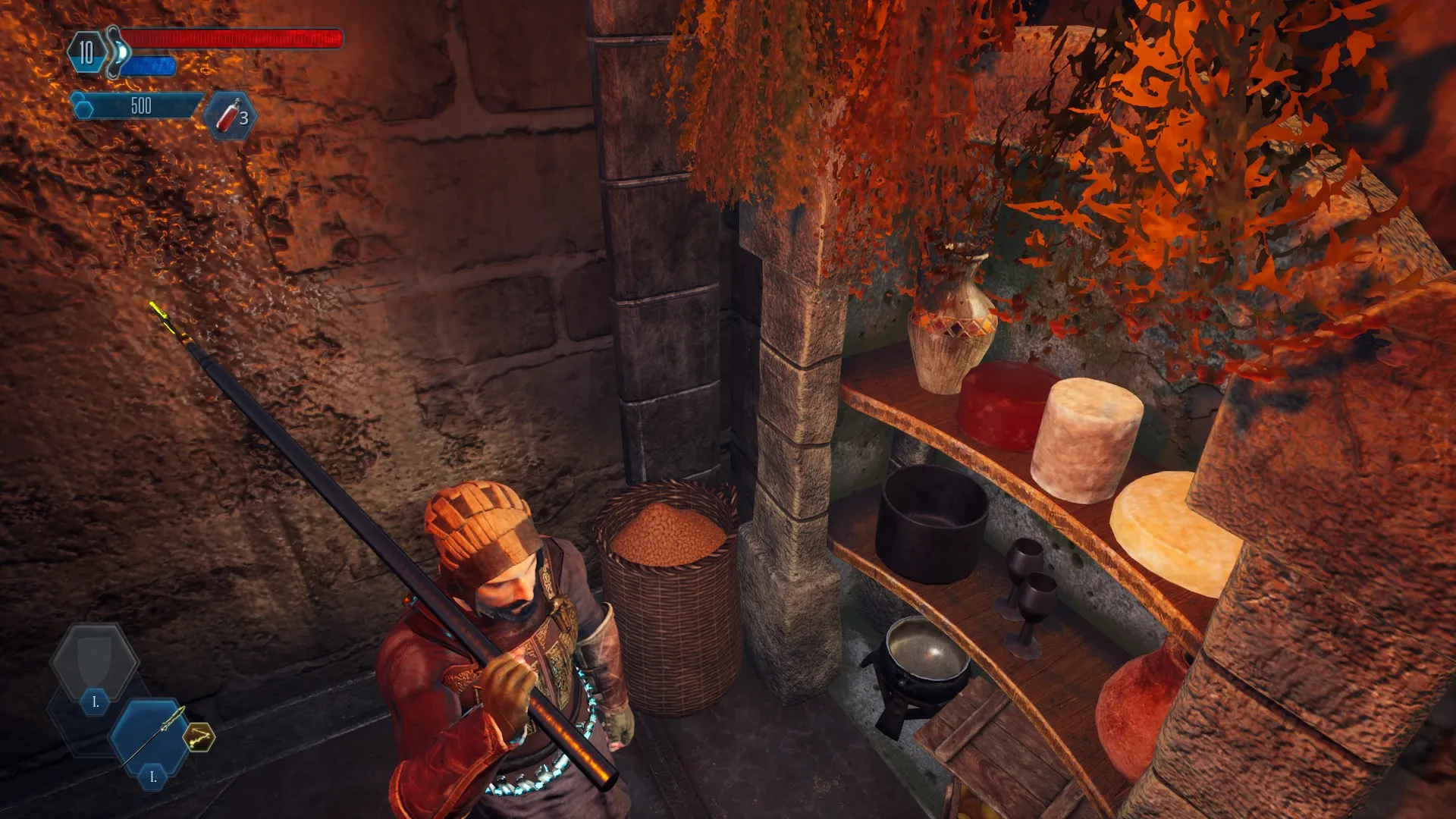Click the level 10 hexagon badge
This screenshot has height=819, width=1456.
(86, 52)
